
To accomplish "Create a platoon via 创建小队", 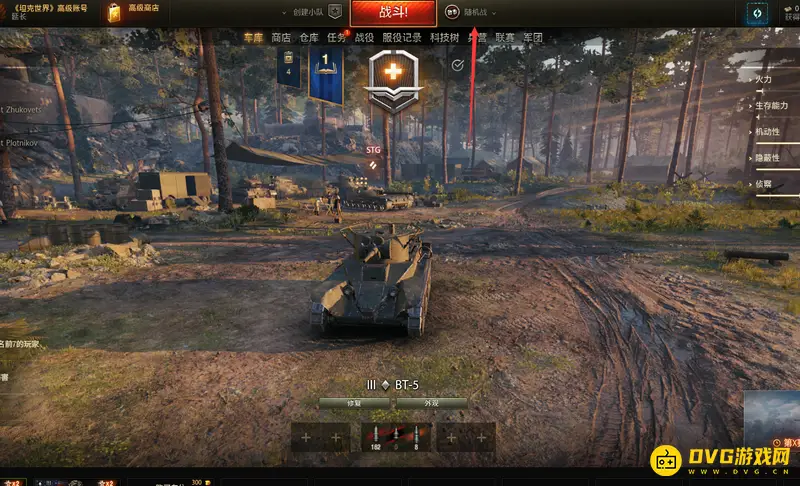I will tap(308, 13).
